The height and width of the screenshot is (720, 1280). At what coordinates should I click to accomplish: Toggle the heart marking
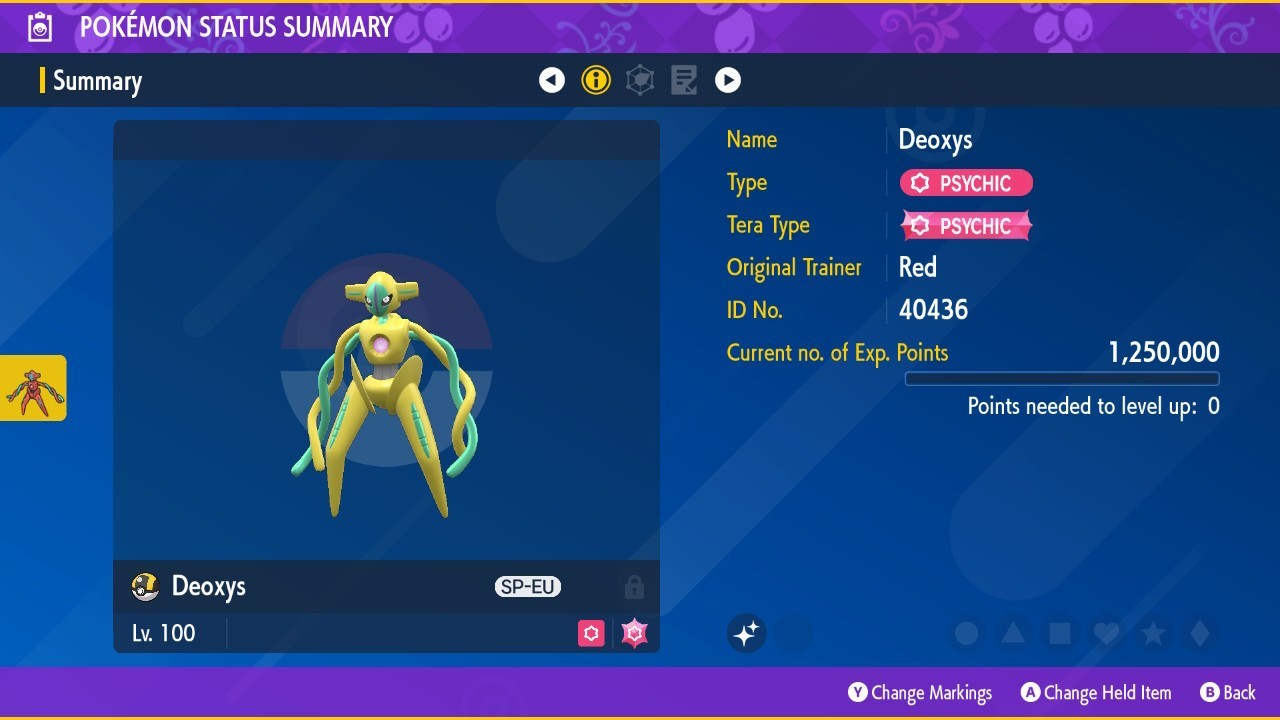pyautogui.click(x=1106, y=633)
